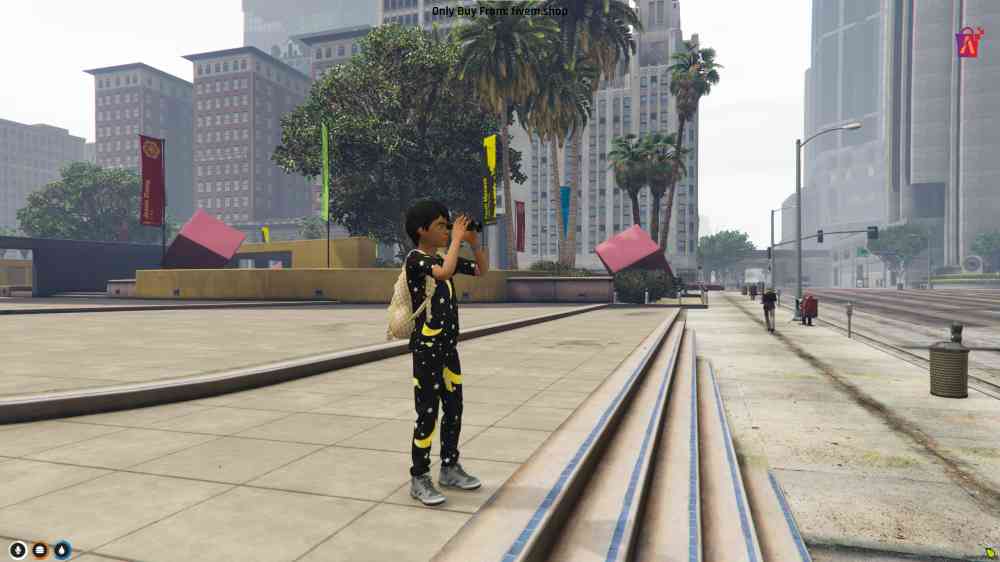
Task: Check the water drop thirst icon
Action: (x=62, y=549)
